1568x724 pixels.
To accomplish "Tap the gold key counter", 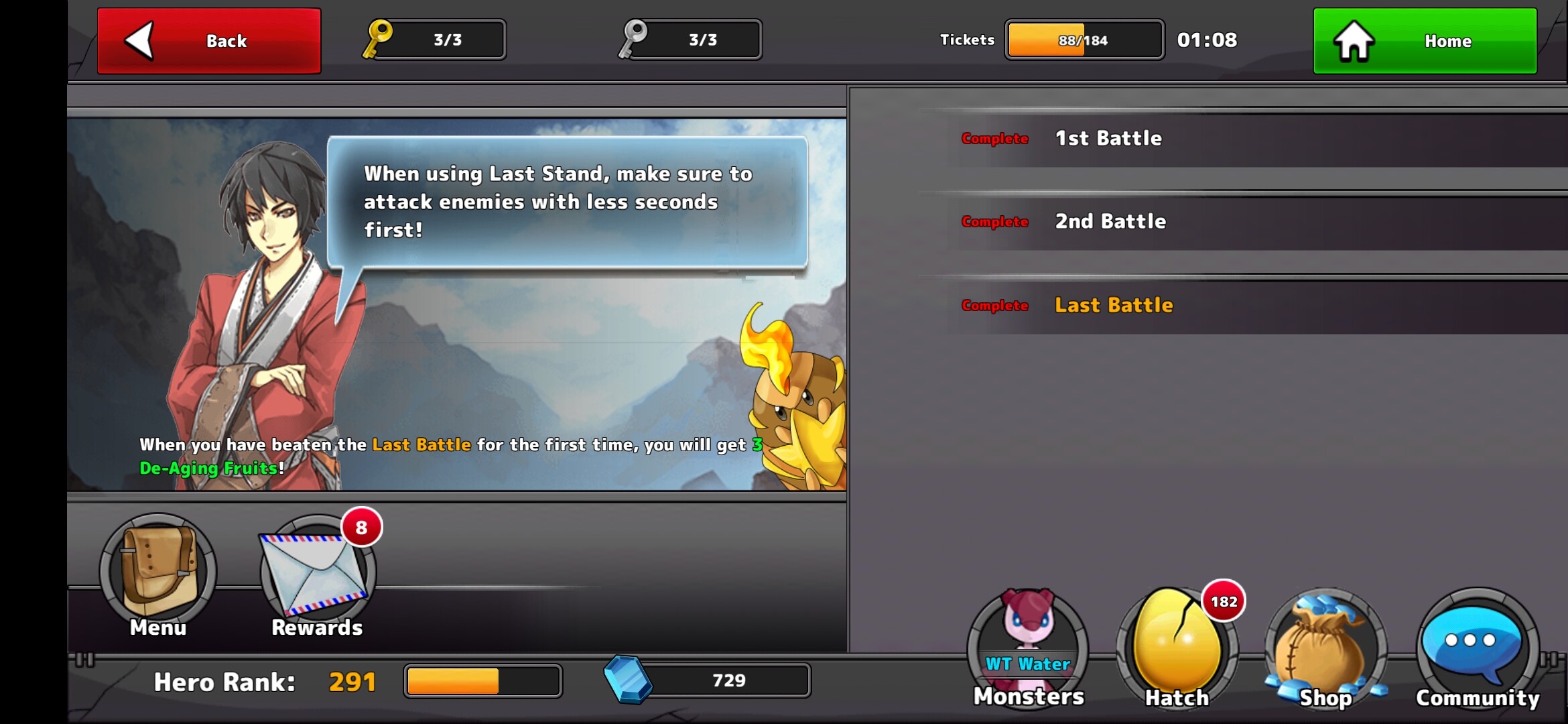I will click(436, 40).
